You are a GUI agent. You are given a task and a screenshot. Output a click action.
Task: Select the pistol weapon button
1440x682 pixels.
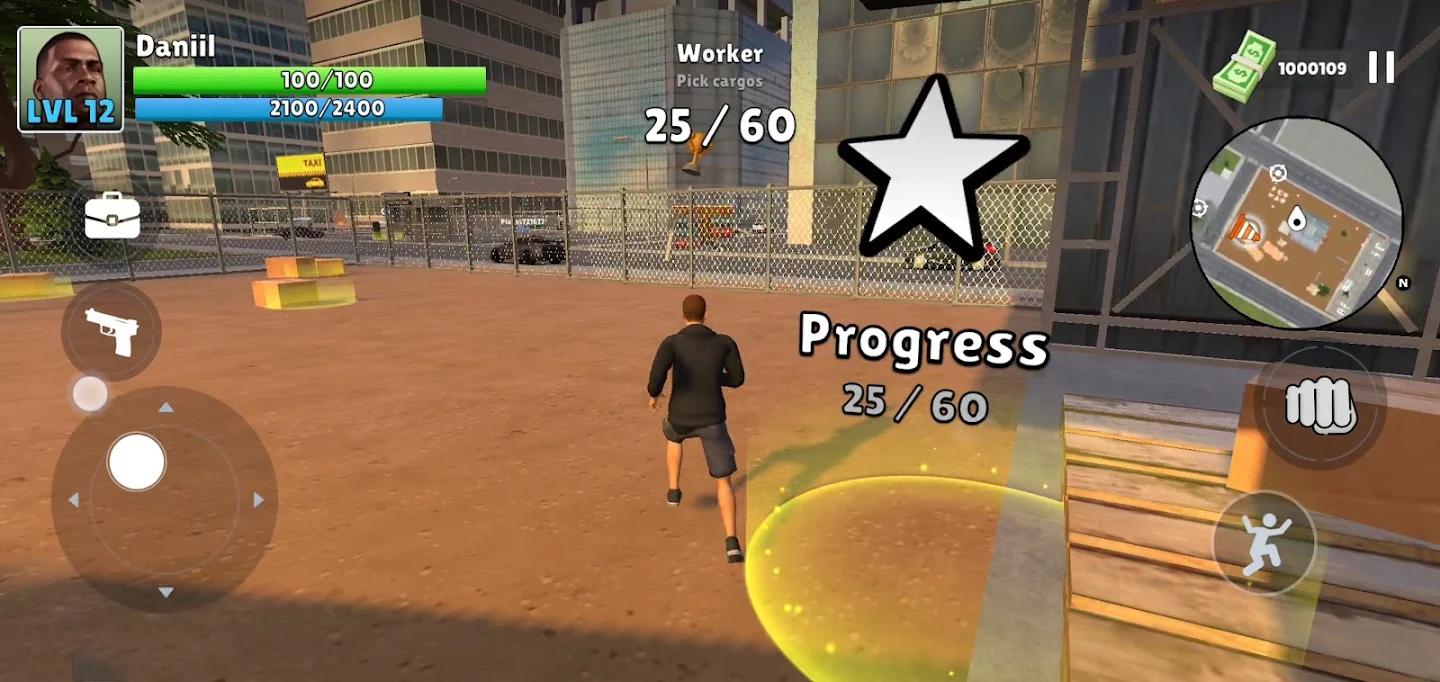point(111,331)
